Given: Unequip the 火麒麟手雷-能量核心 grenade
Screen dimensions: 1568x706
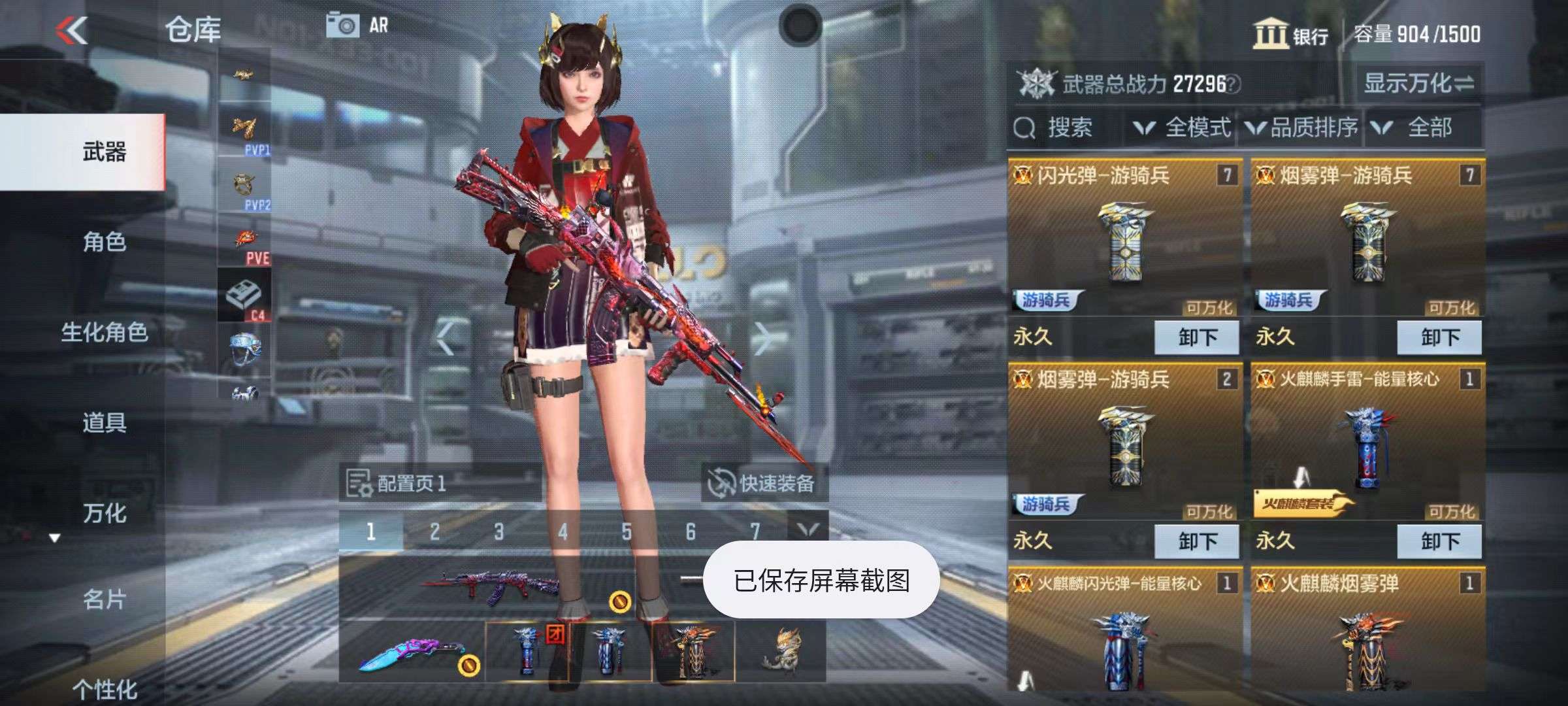Looking at the screenshot, I should pyautogui.click(x=1439, y=541).
